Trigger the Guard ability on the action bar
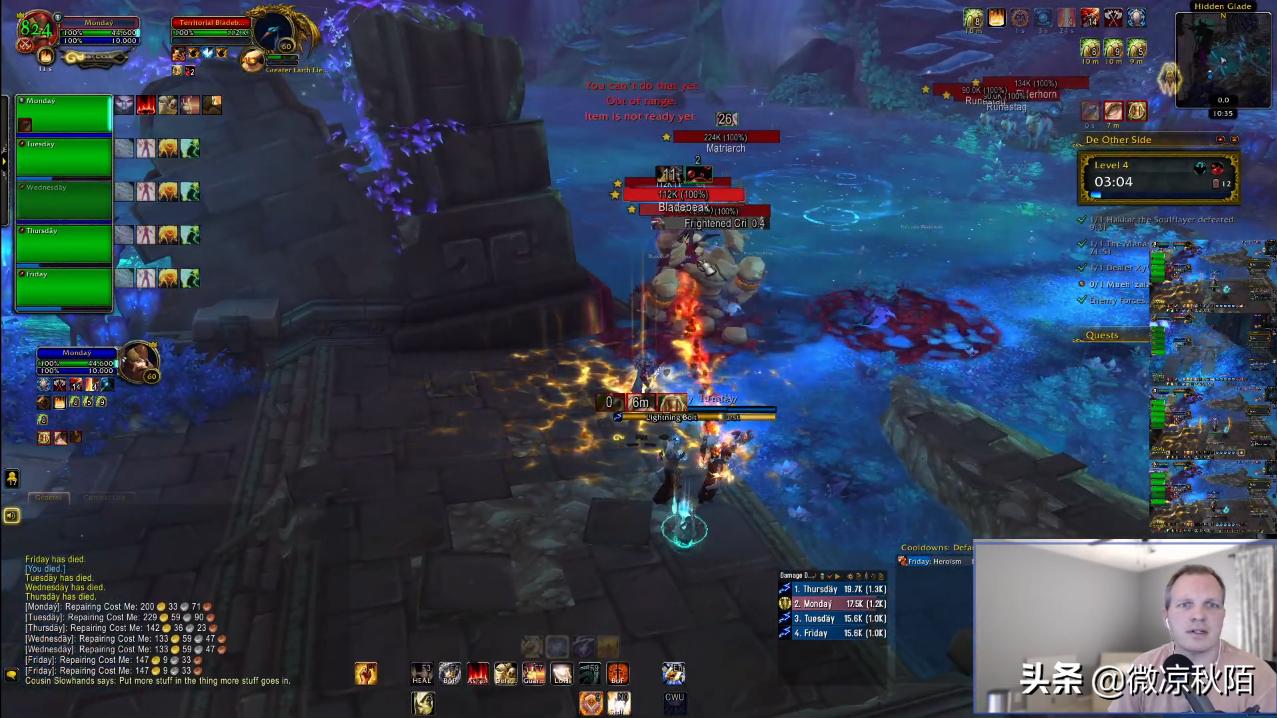 [x=534, y=673]
